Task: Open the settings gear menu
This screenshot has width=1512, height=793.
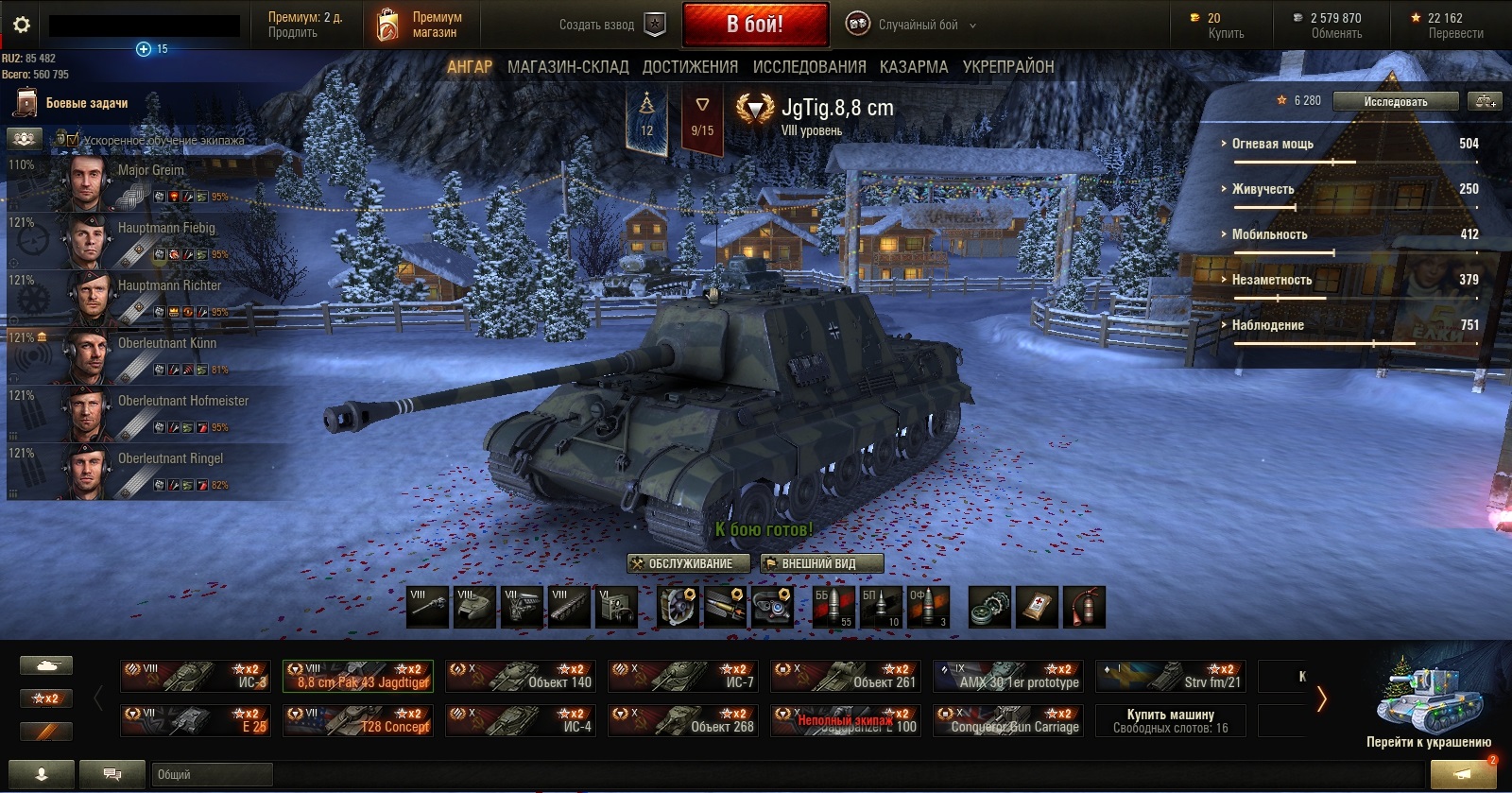Action: click(21, 25)
